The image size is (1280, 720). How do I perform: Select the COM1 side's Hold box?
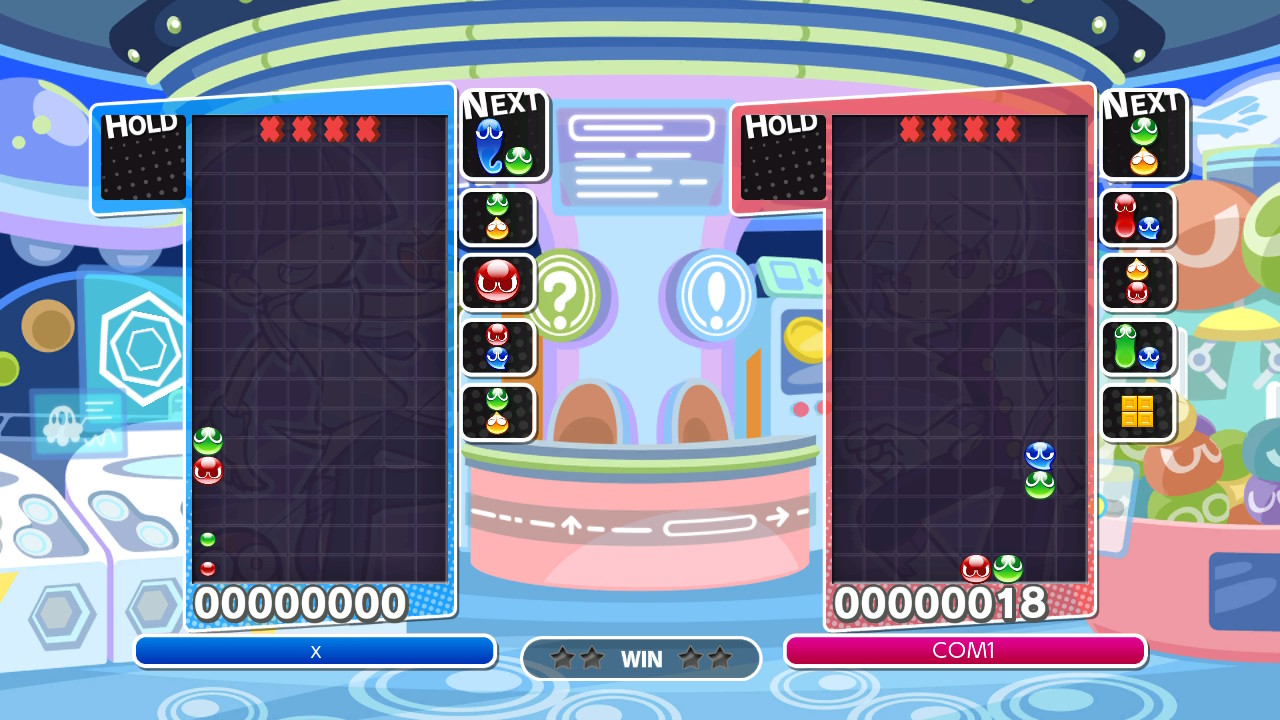(x=783, y=157)
